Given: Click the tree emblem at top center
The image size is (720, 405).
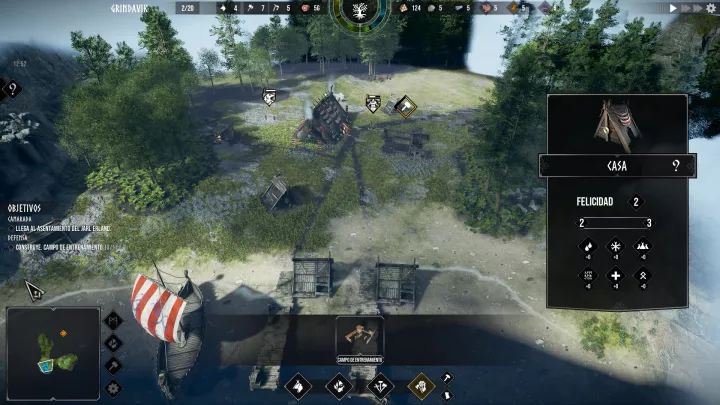Looking at the screenshot, I should tap(359, 12).
